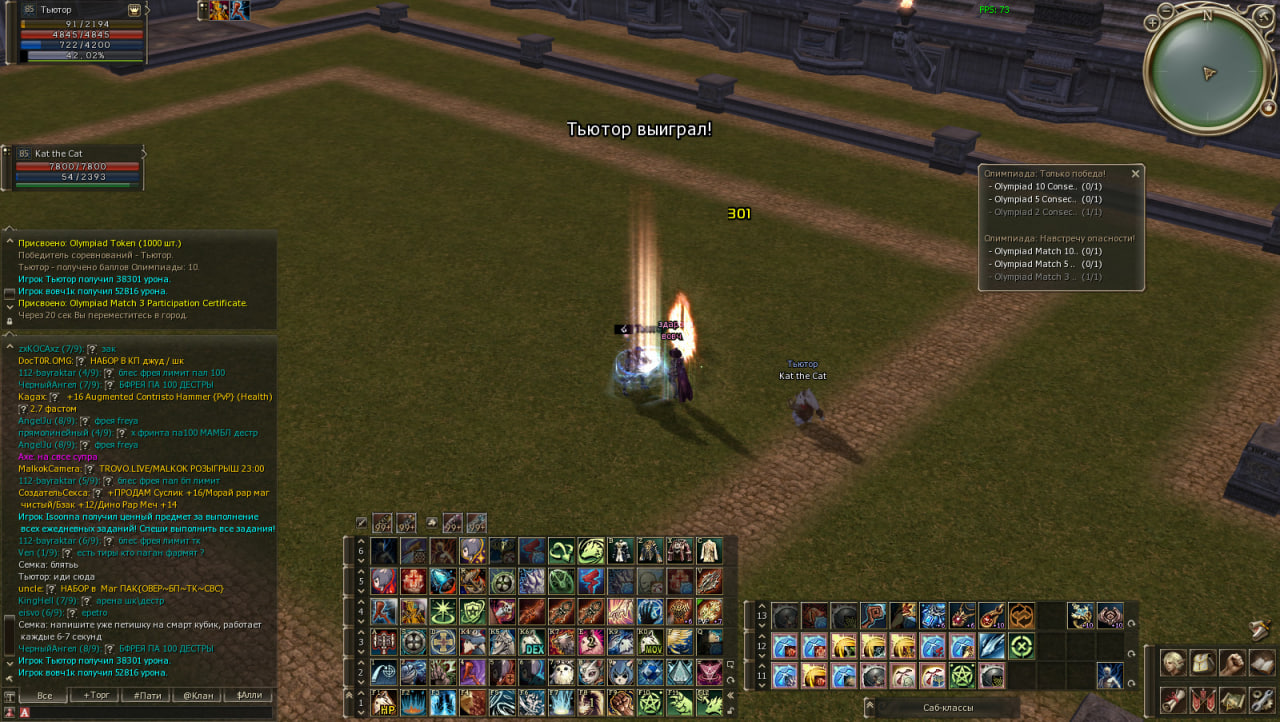Image resolution: width=1280 pixels, height=722 pixels.
Task: Use the clenched fist skill on F9
Action: [622, 703]
